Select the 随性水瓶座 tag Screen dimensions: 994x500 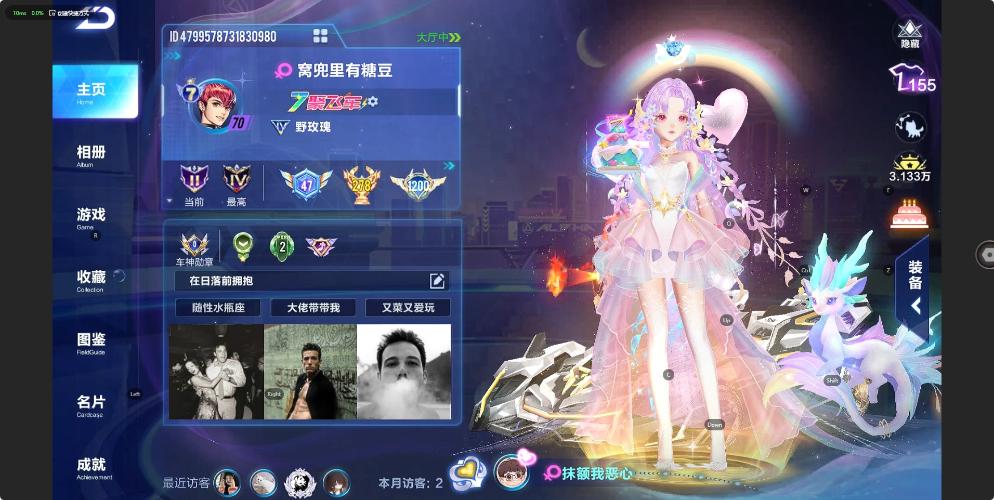tap(217, 307)
